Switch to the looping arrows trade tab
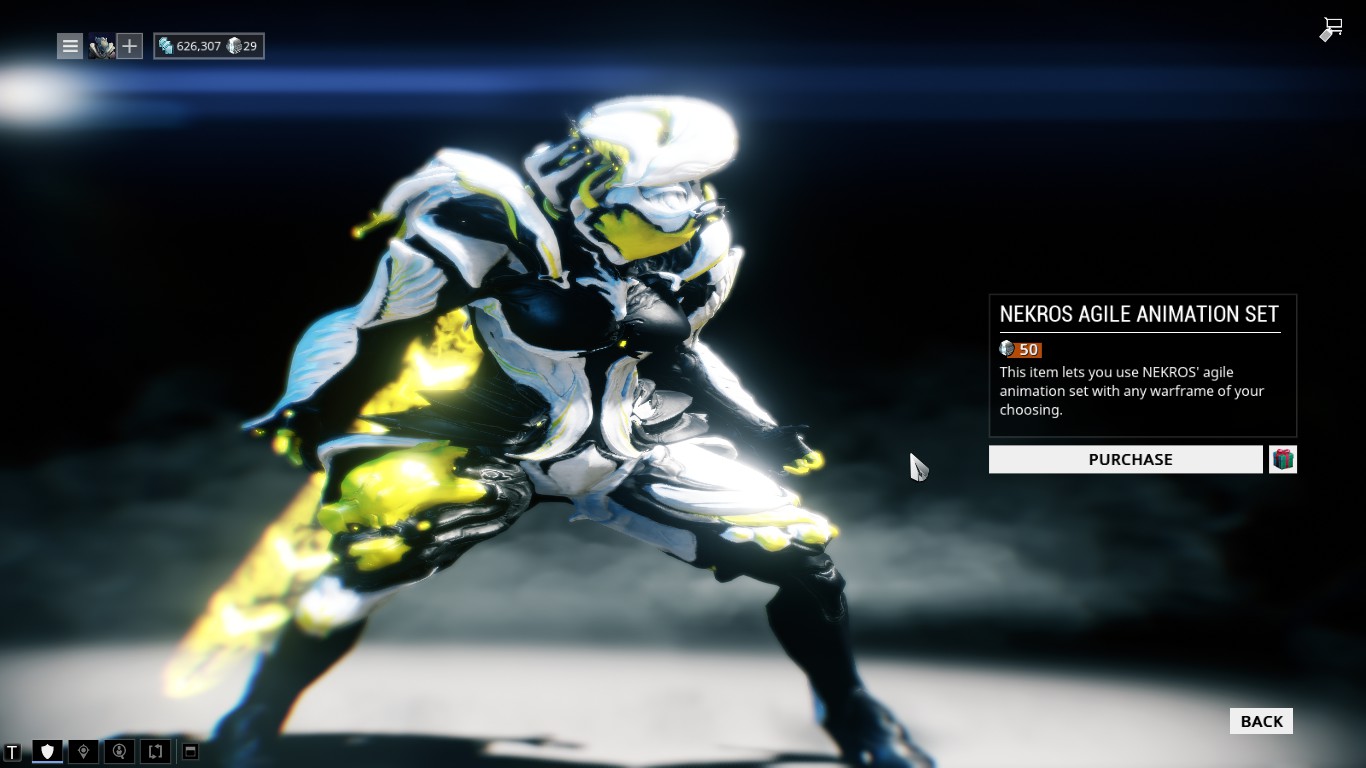Viewport: 1366px width, 768px height. tap(156, 751)
